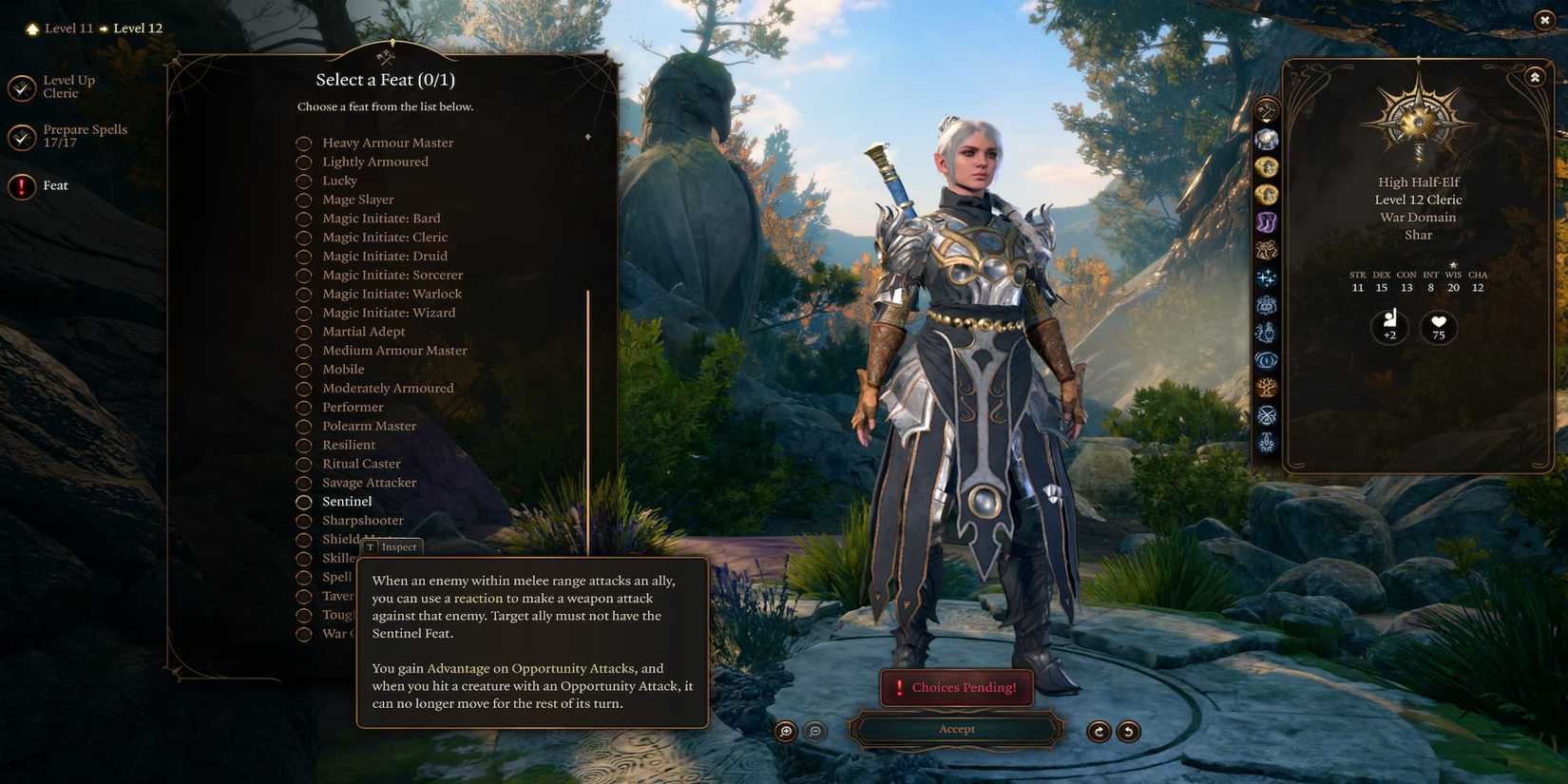Select the Lucky feat radio button
1568x784 pixels.
(304, 181)
